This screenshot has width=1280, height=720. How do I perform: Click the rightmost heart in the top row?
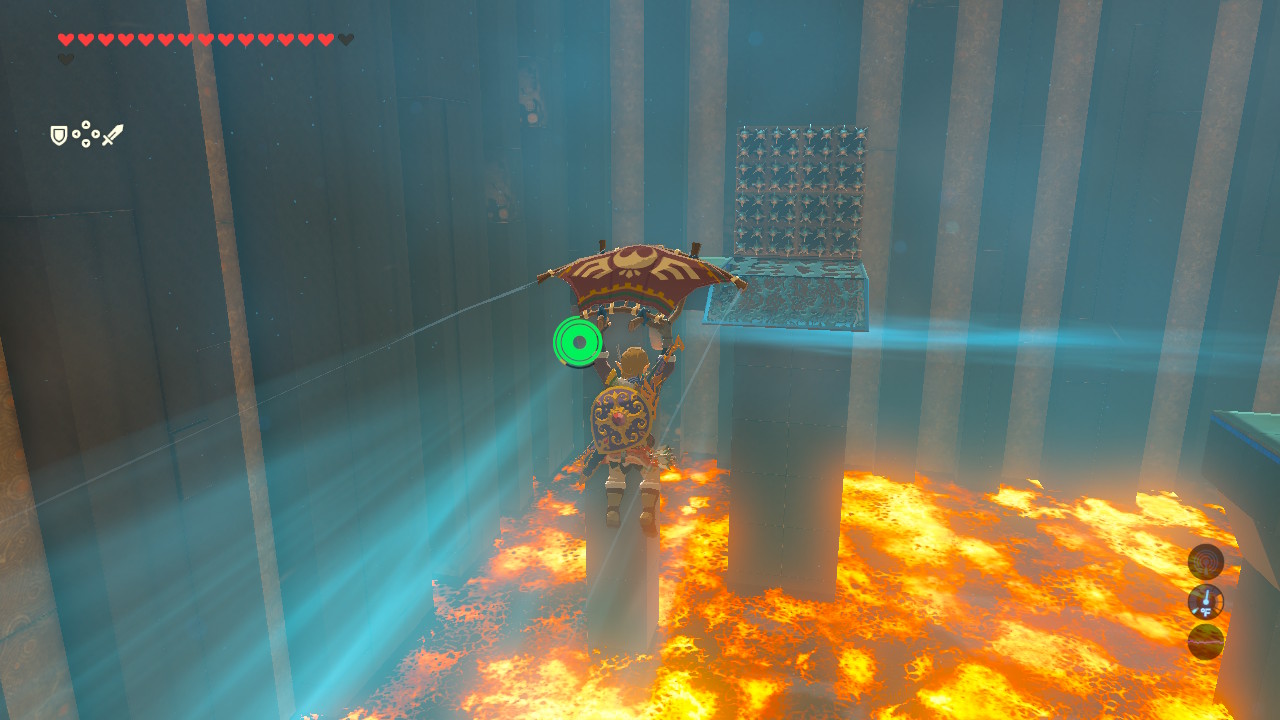coord(324,39)
